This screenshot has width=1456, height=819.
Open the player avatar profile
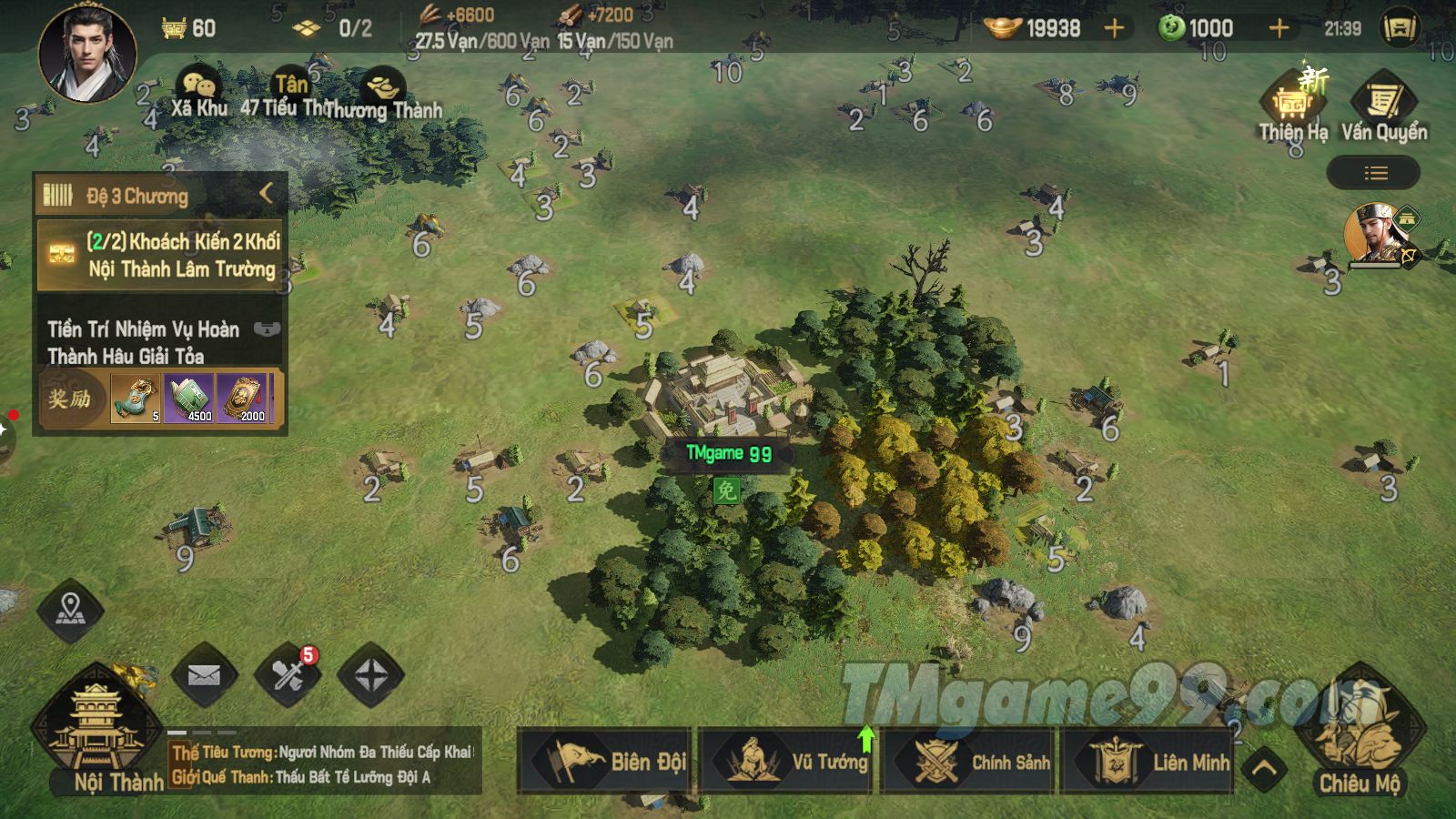(87, 52)
